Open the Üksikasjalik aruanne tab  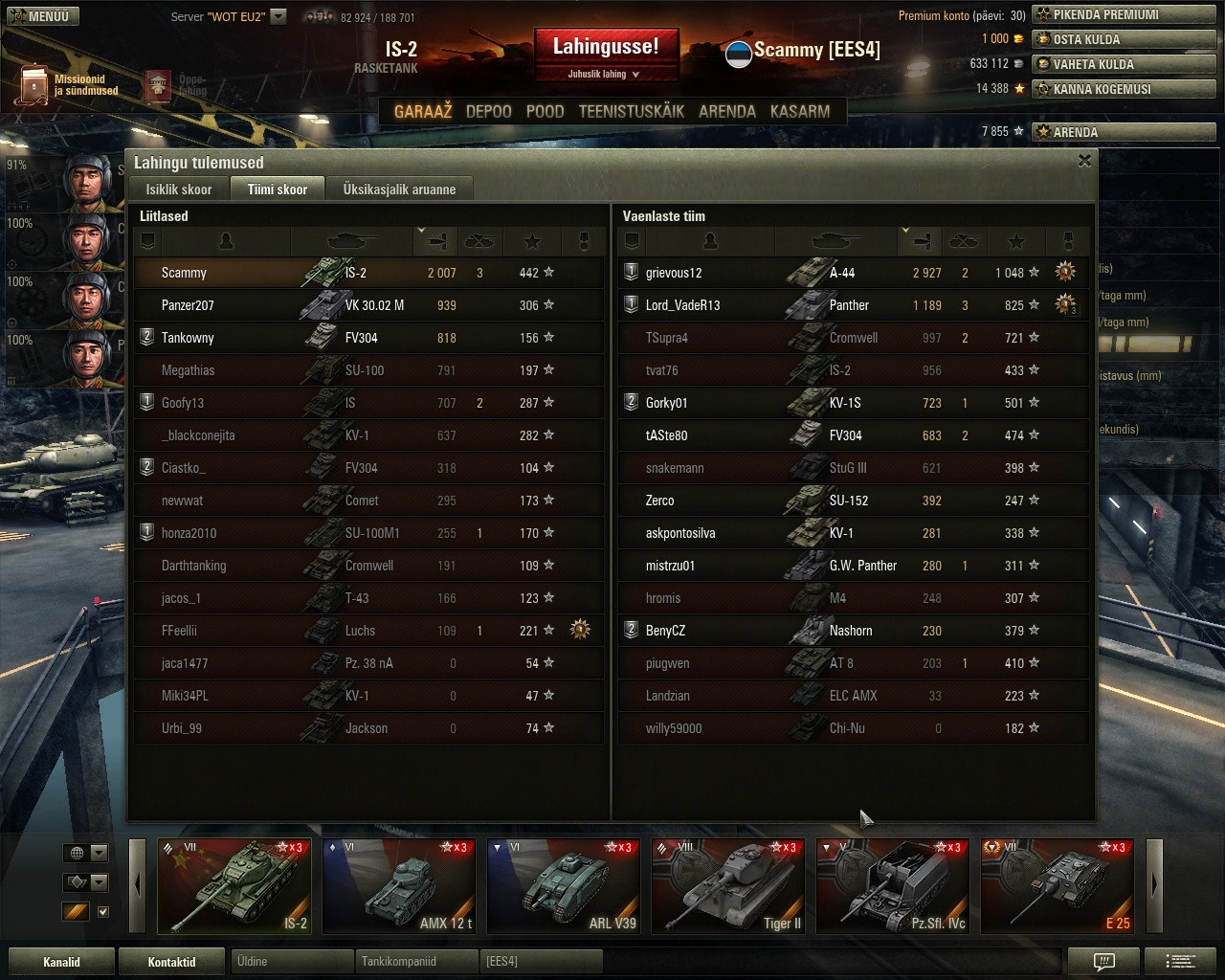[x=399, y=189]
